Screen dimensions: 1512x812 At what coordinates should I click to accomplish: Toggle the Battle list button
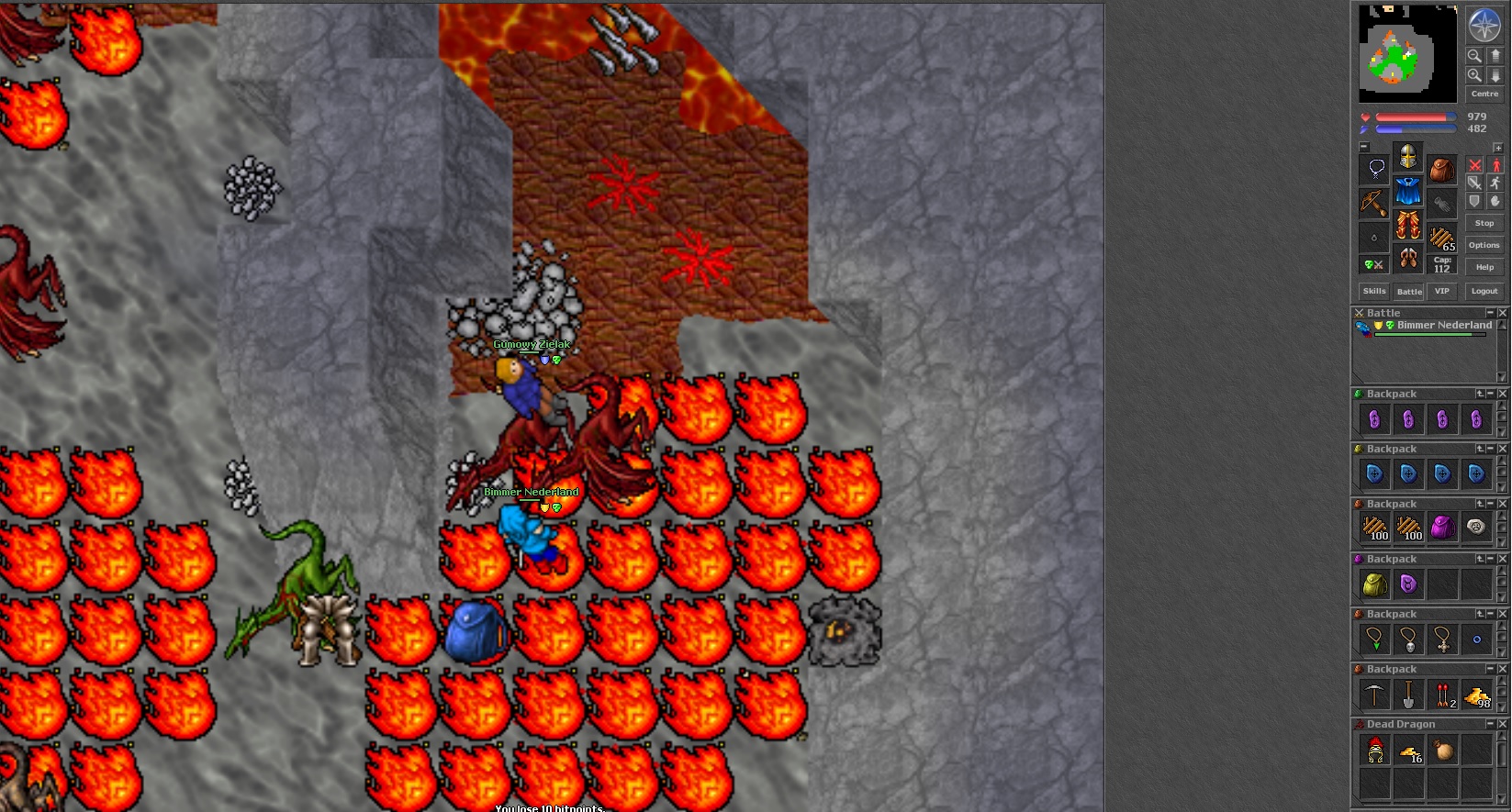[x=1408, y=292]
